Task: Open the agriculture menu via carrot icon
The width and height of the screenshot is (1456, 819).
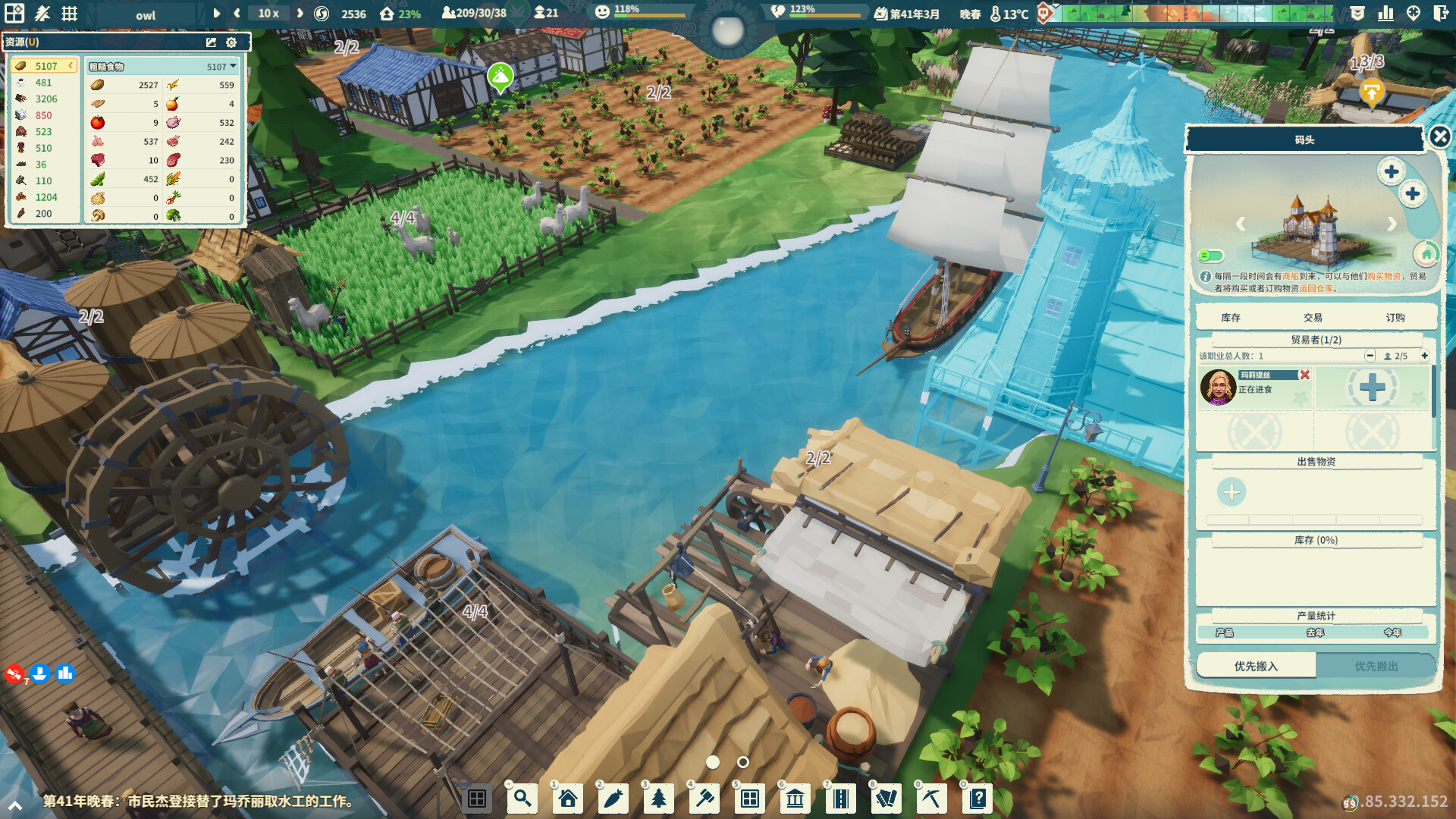Action: (613, 798)
